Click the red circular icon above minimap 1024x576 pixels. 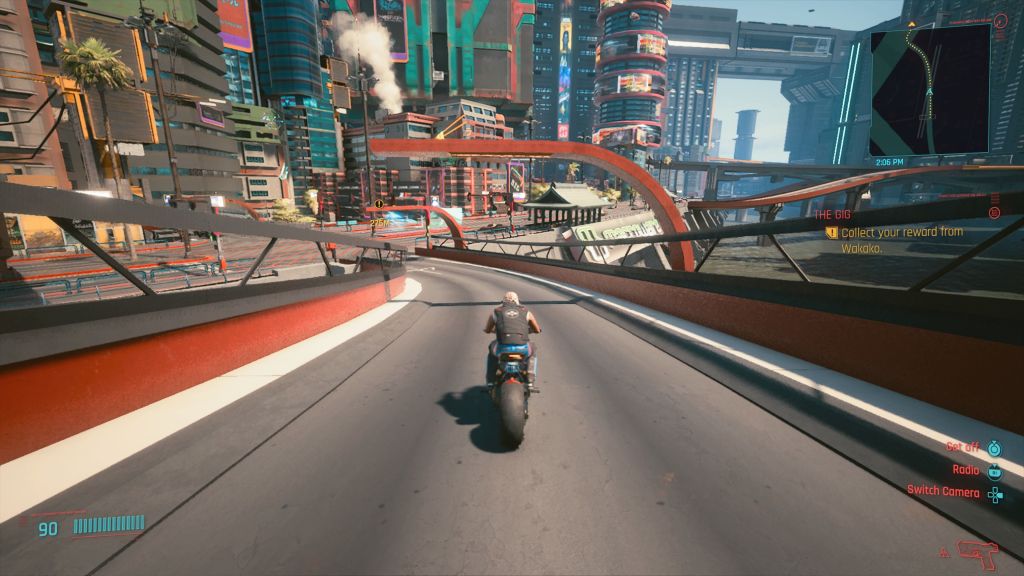point(1002,20)
